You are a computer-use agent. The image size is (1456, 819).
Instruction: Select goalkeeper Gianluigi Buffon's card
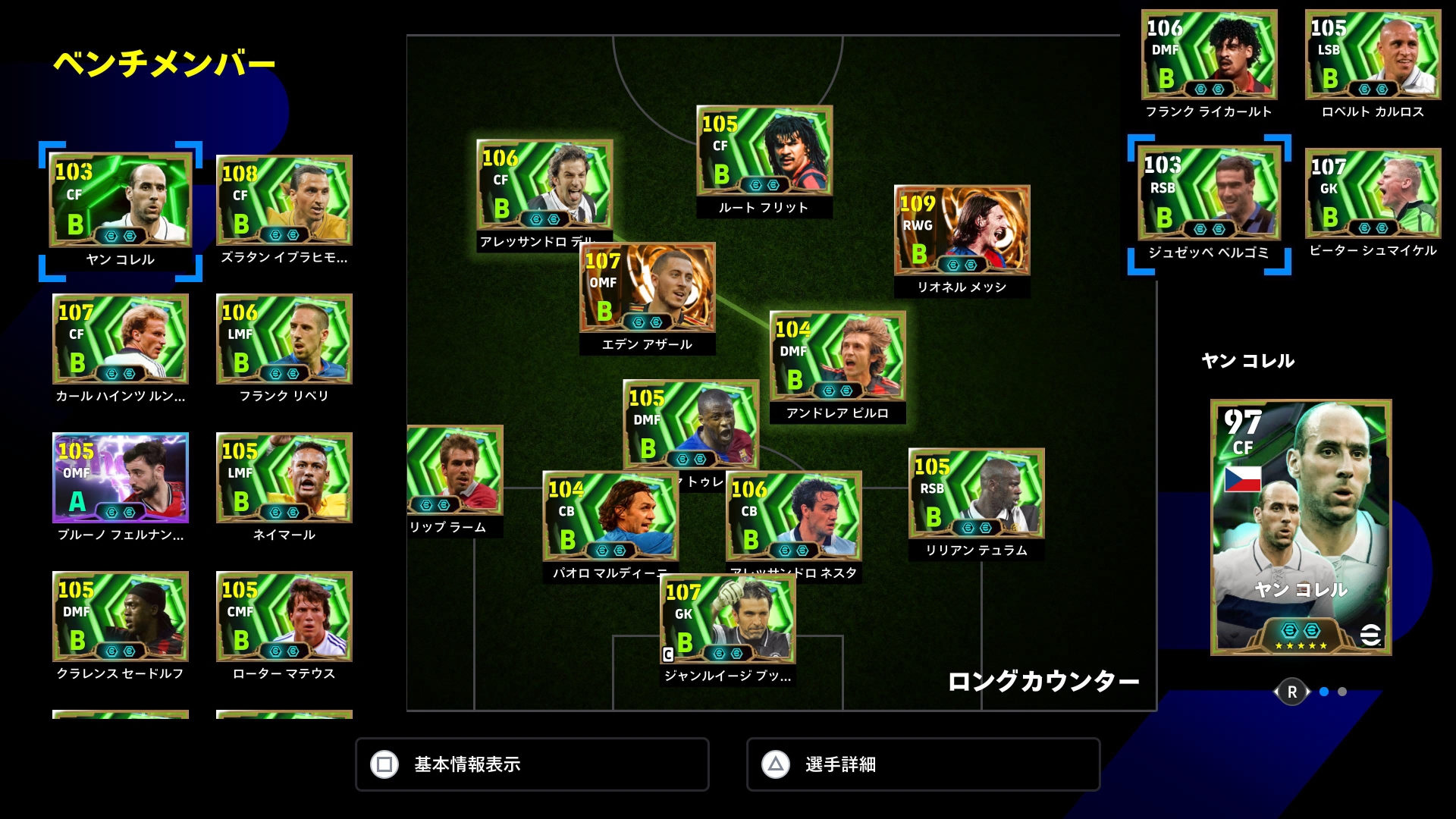point(727,619)
